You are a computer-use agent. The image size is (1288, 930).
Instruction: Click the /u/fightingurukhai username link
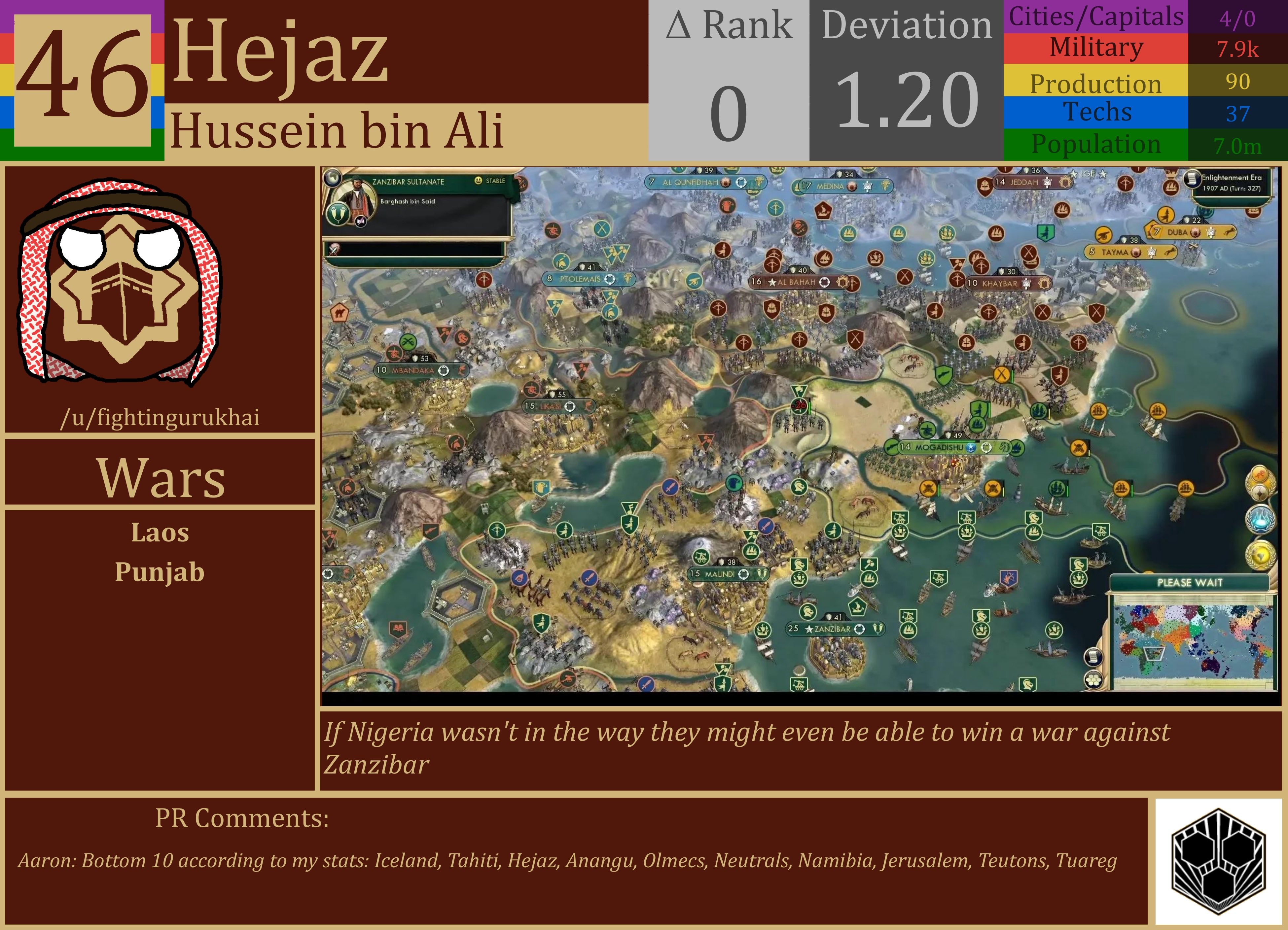(162, 418)
